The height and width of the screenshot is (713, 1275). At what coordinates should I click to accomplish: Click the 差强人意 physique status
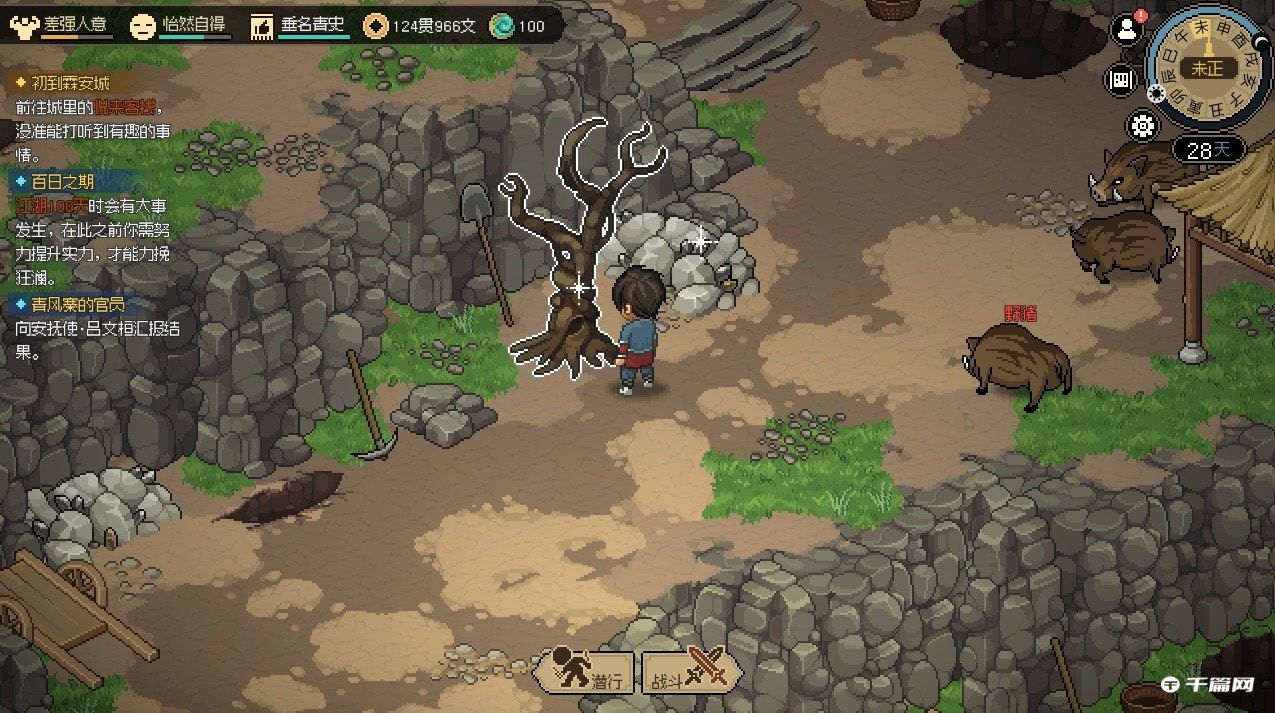click(62, 25)
